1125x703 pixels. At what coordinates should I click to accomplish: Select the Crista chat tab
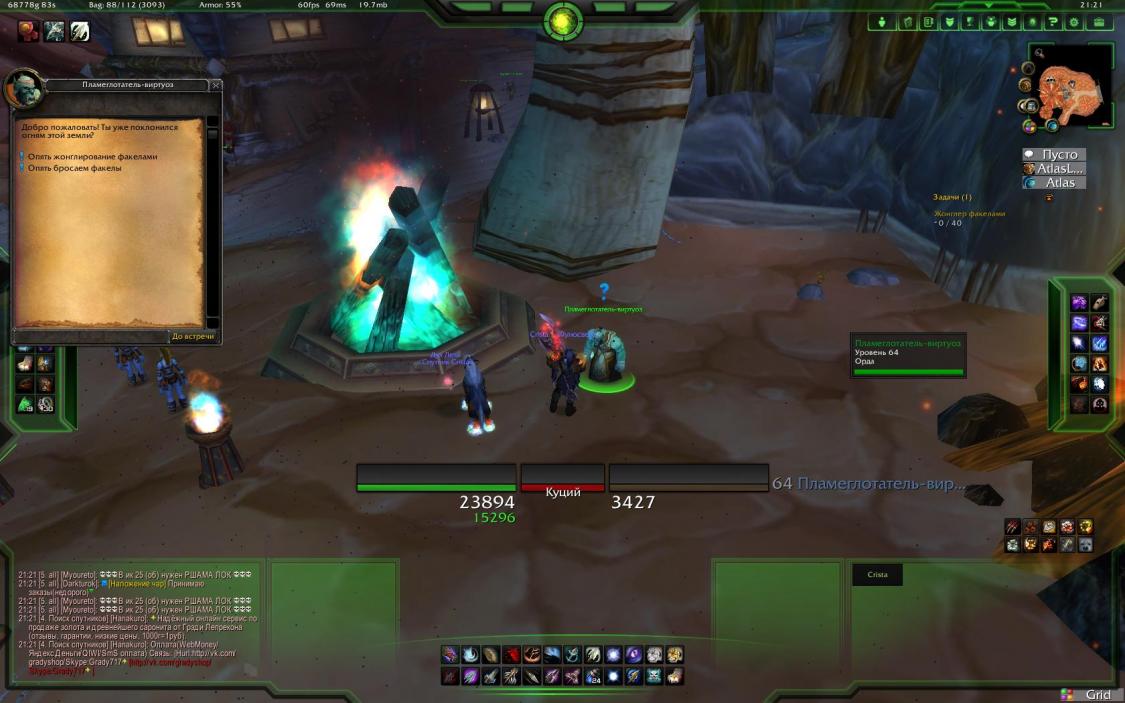tap(876, 574)
